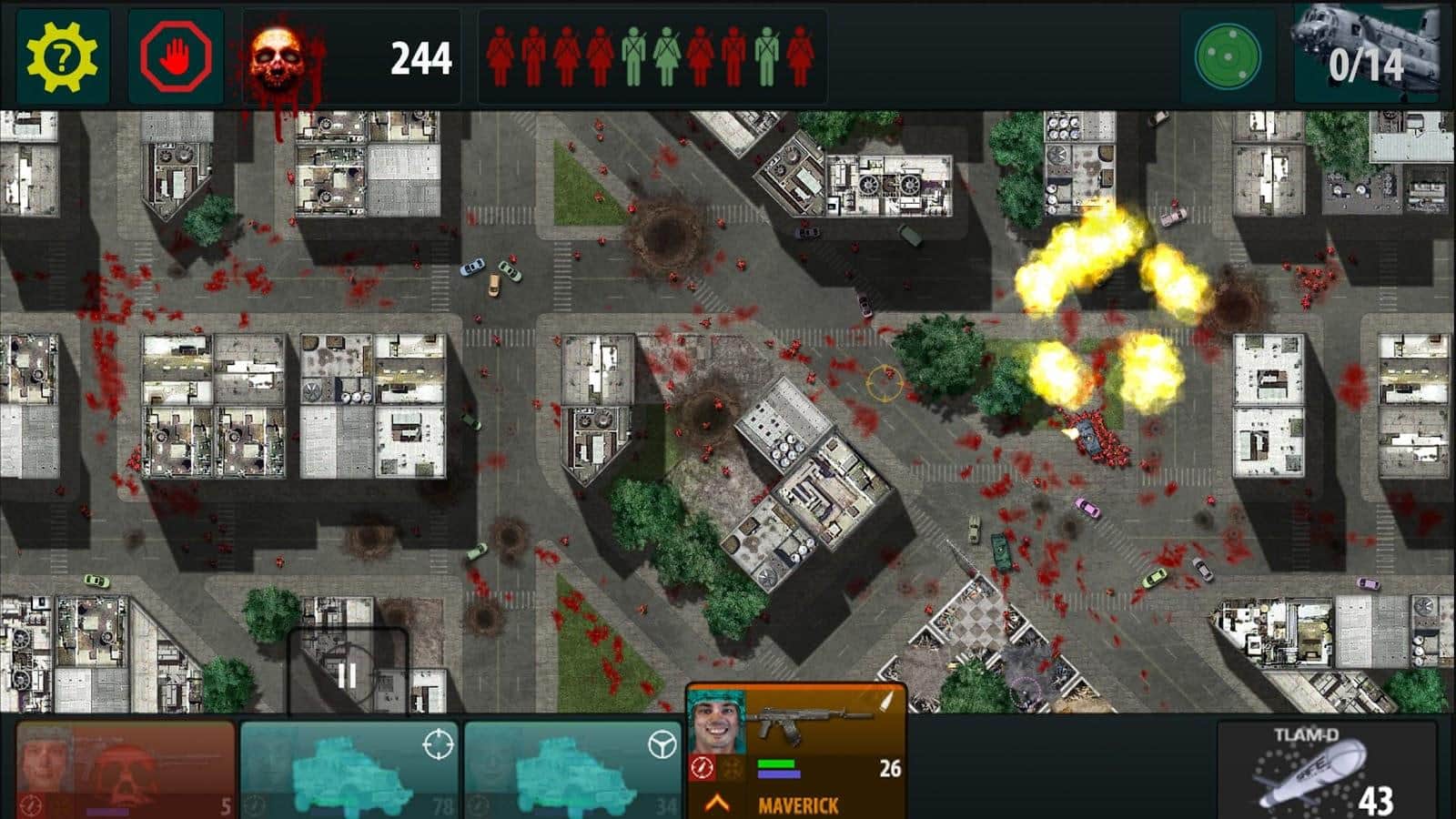Toggle the pause button on the map
Image resolution: width=1456 pixels, height=819 pixels.
pyautogui.click(x=346, y=675)
